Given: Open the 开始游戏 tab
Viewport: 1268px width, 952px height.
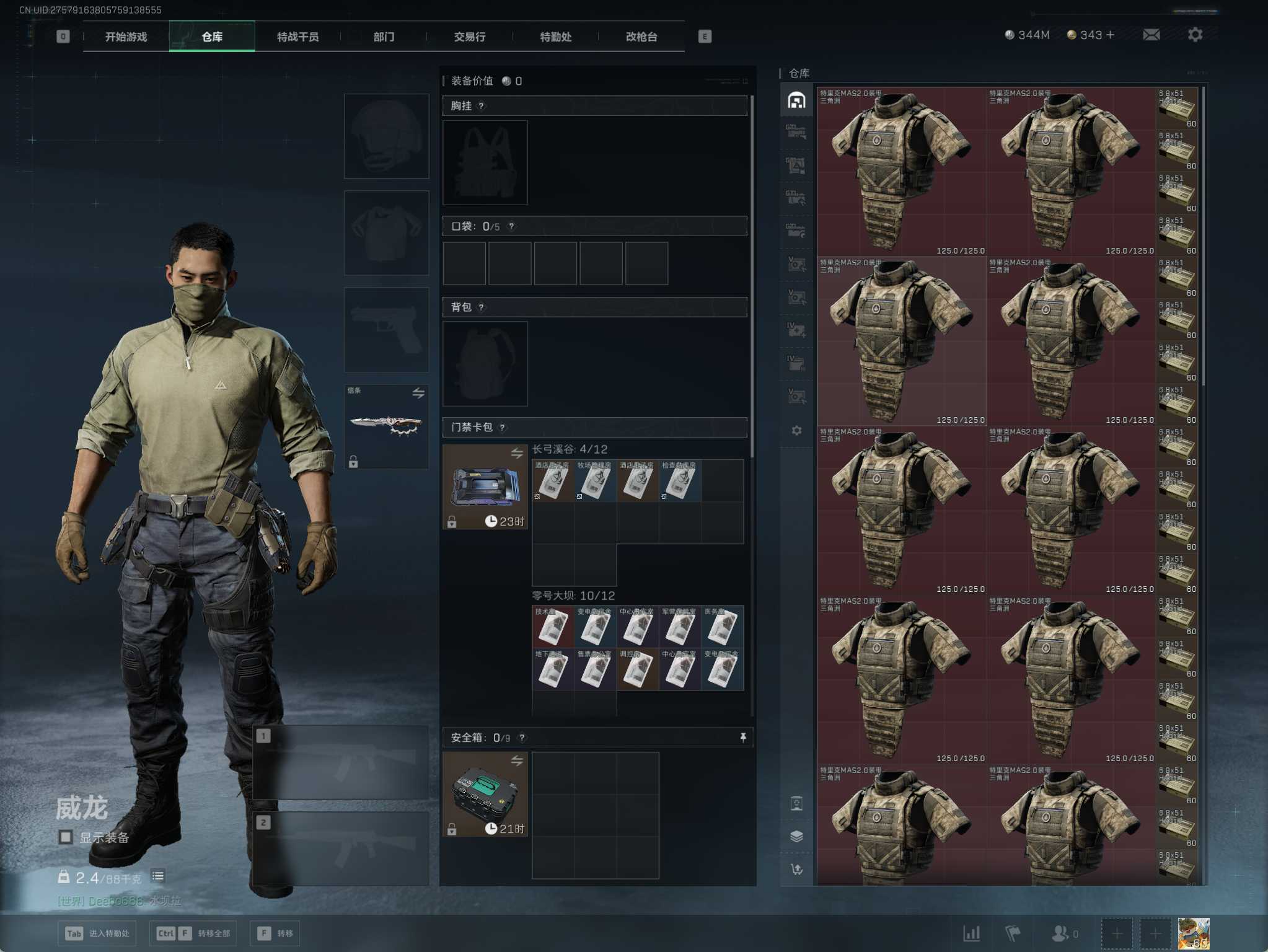Looking at the screenshot, I should coord(126,37).
